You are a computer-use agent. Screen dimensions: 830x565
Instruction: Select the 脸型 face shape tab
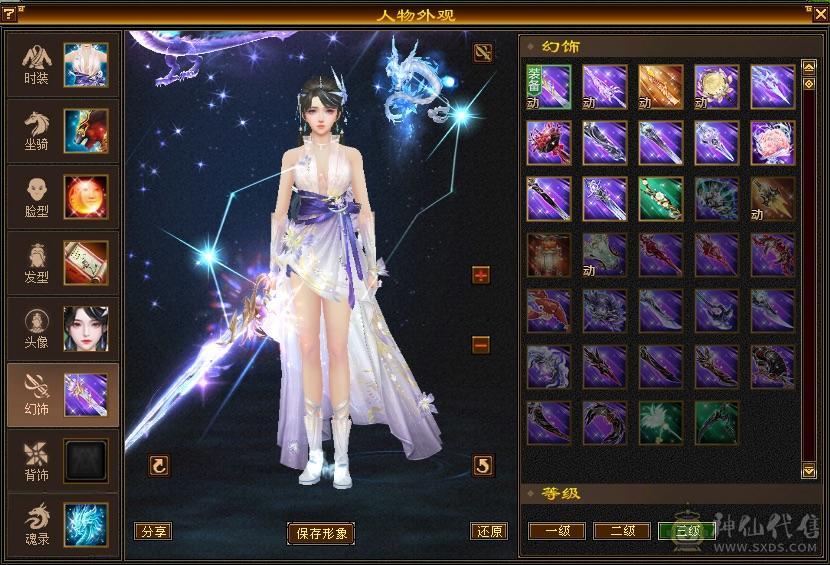coord(62,197)
